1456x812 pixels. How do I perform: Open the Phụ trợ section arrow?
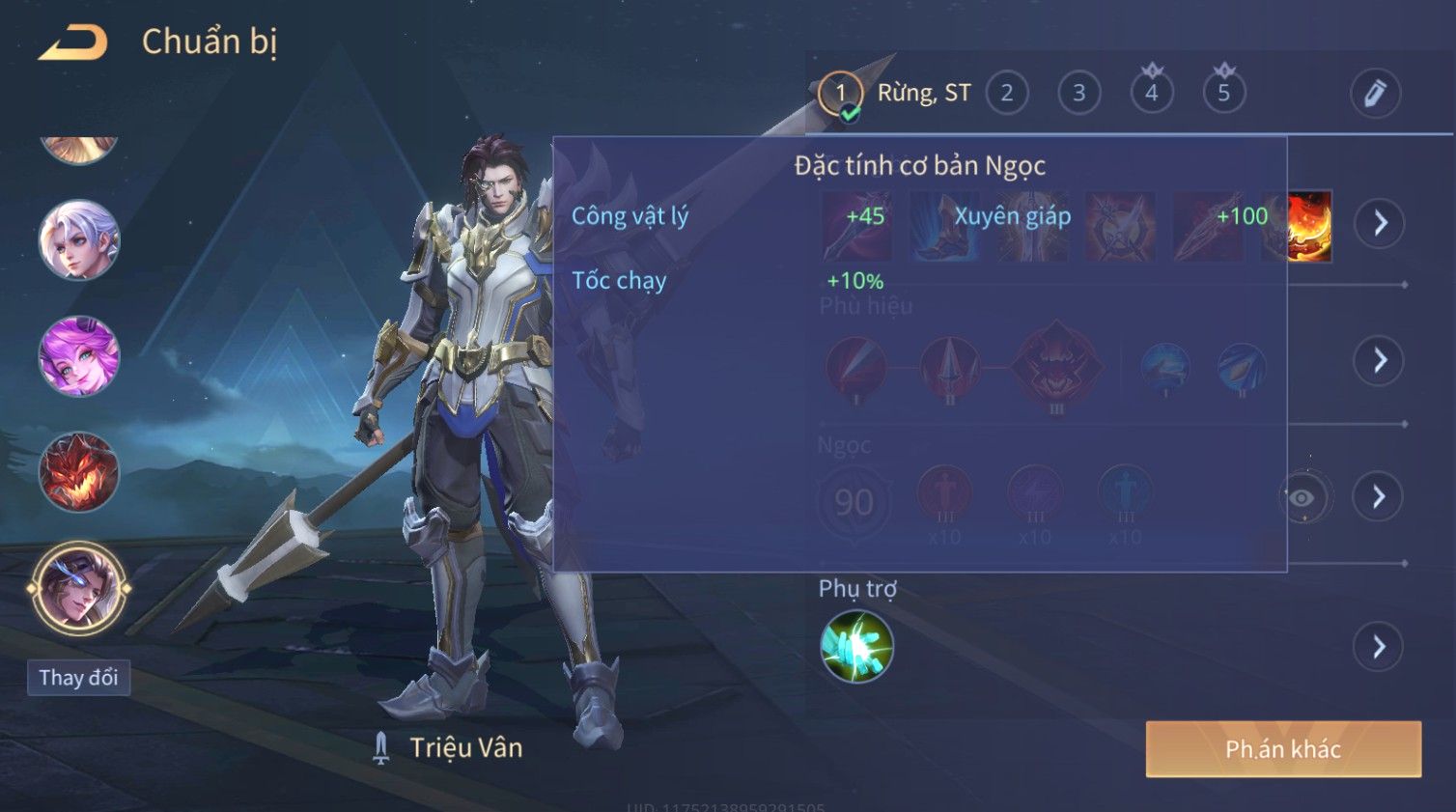click(x=1380, y=647)
